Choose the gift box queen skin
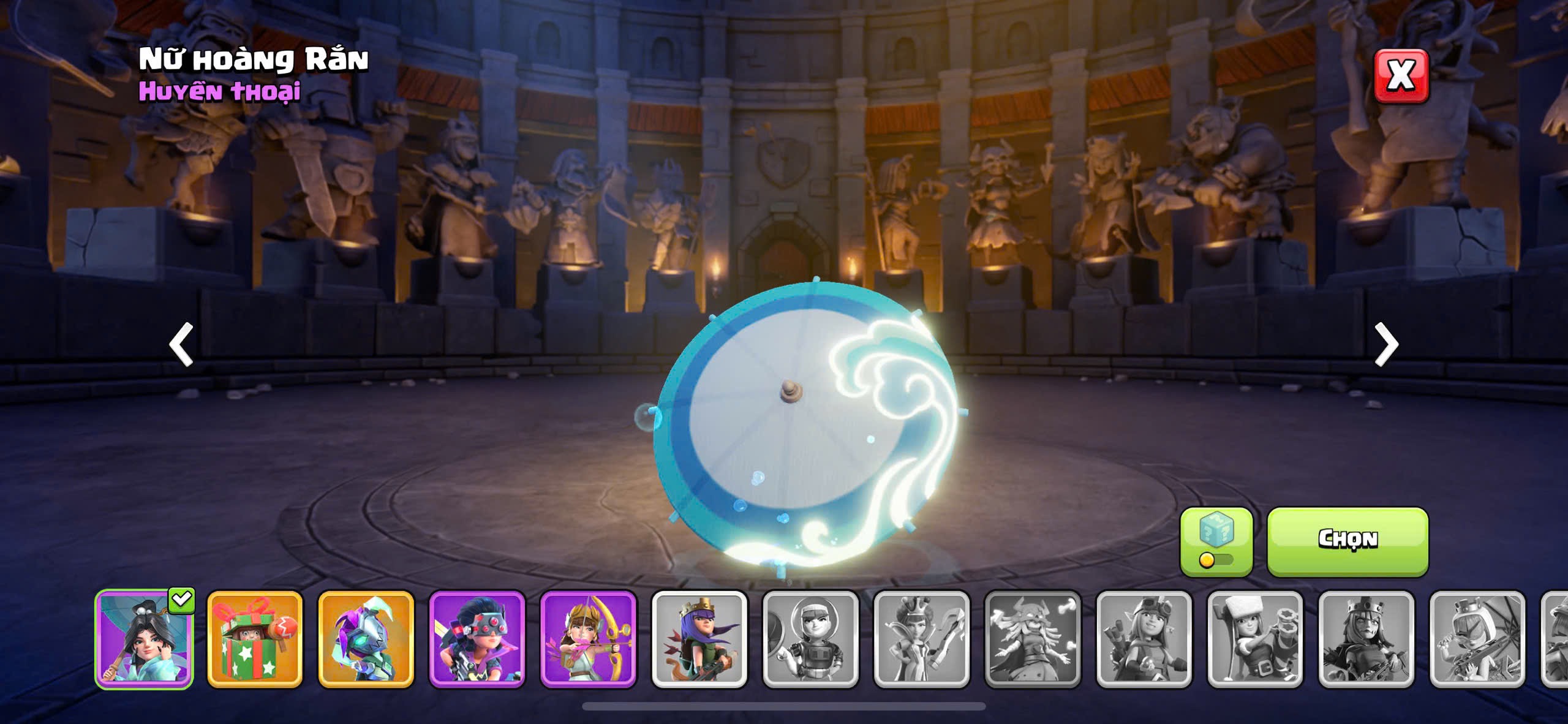 click(x=255, y=639)
